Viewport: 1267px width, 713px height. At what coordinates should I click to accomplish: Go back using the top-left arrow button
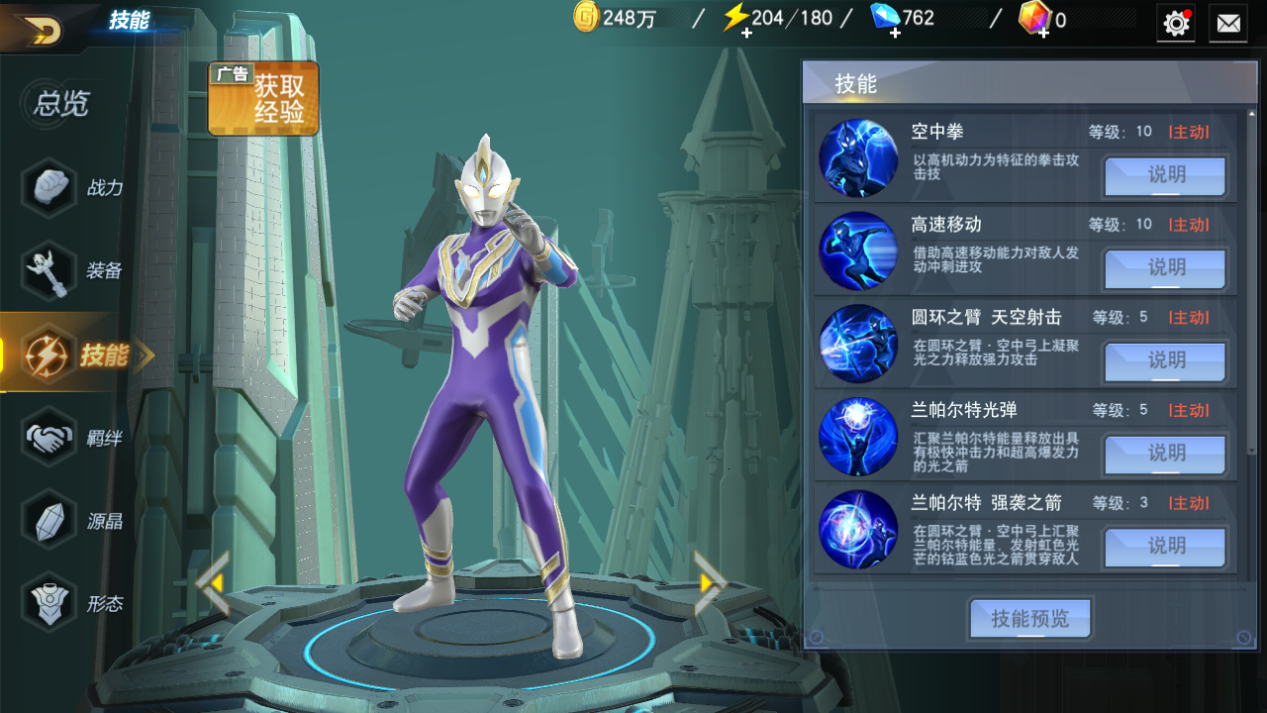click(x=40, y=29)
